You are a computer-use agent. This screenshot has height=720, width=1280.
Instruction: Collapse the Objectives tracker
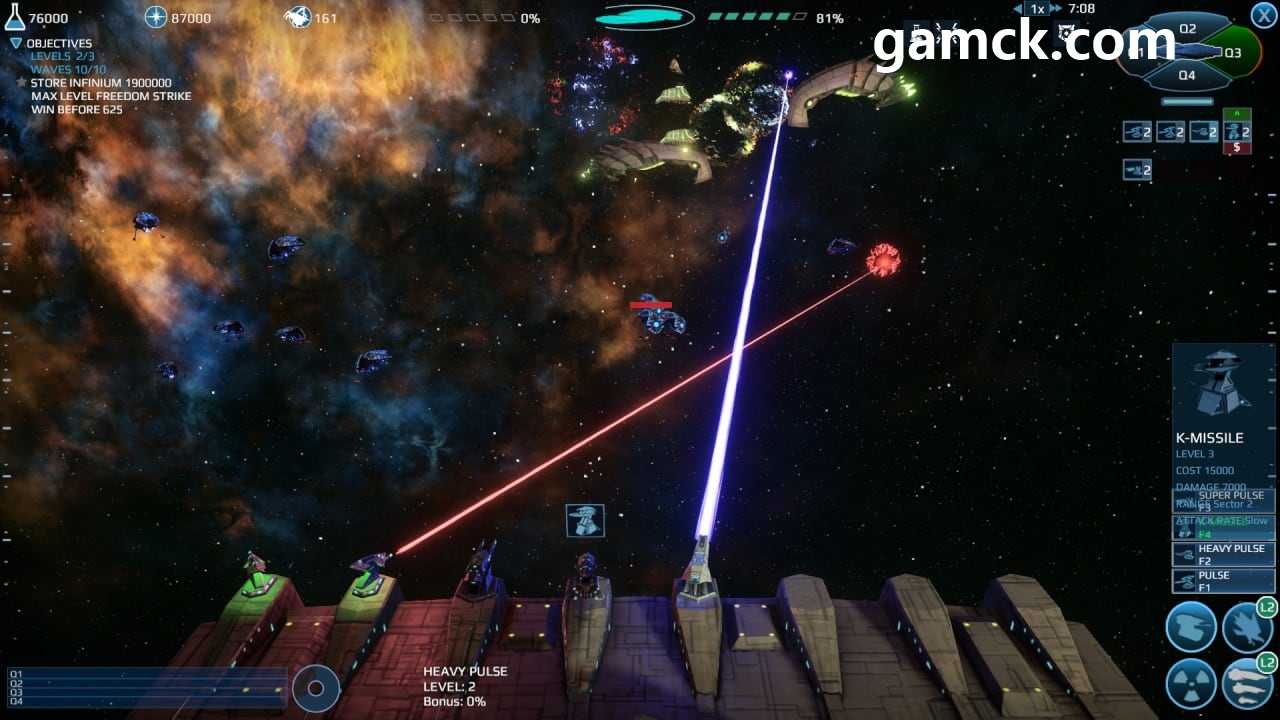point(16,44)
